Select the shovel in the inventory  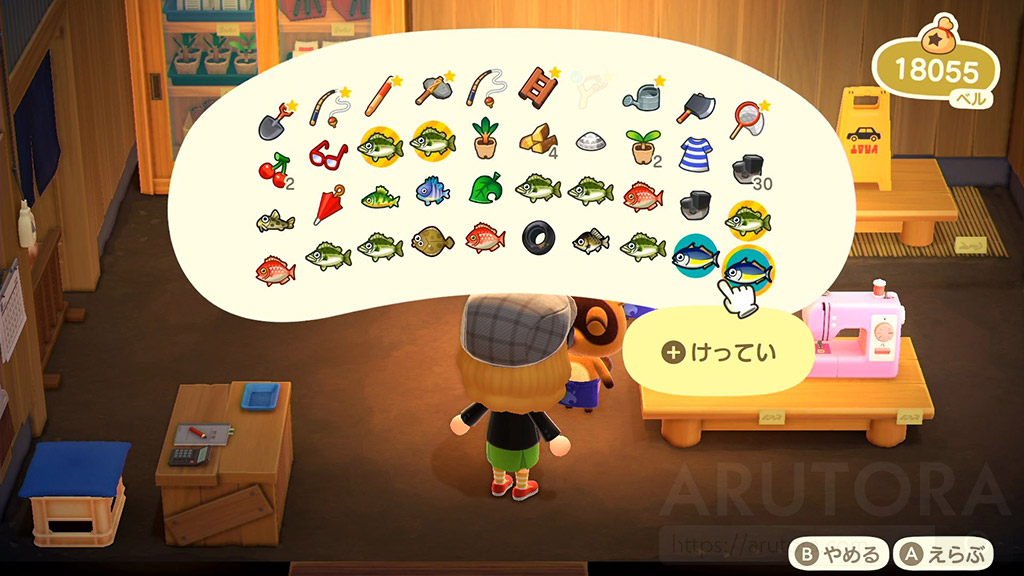276,122
